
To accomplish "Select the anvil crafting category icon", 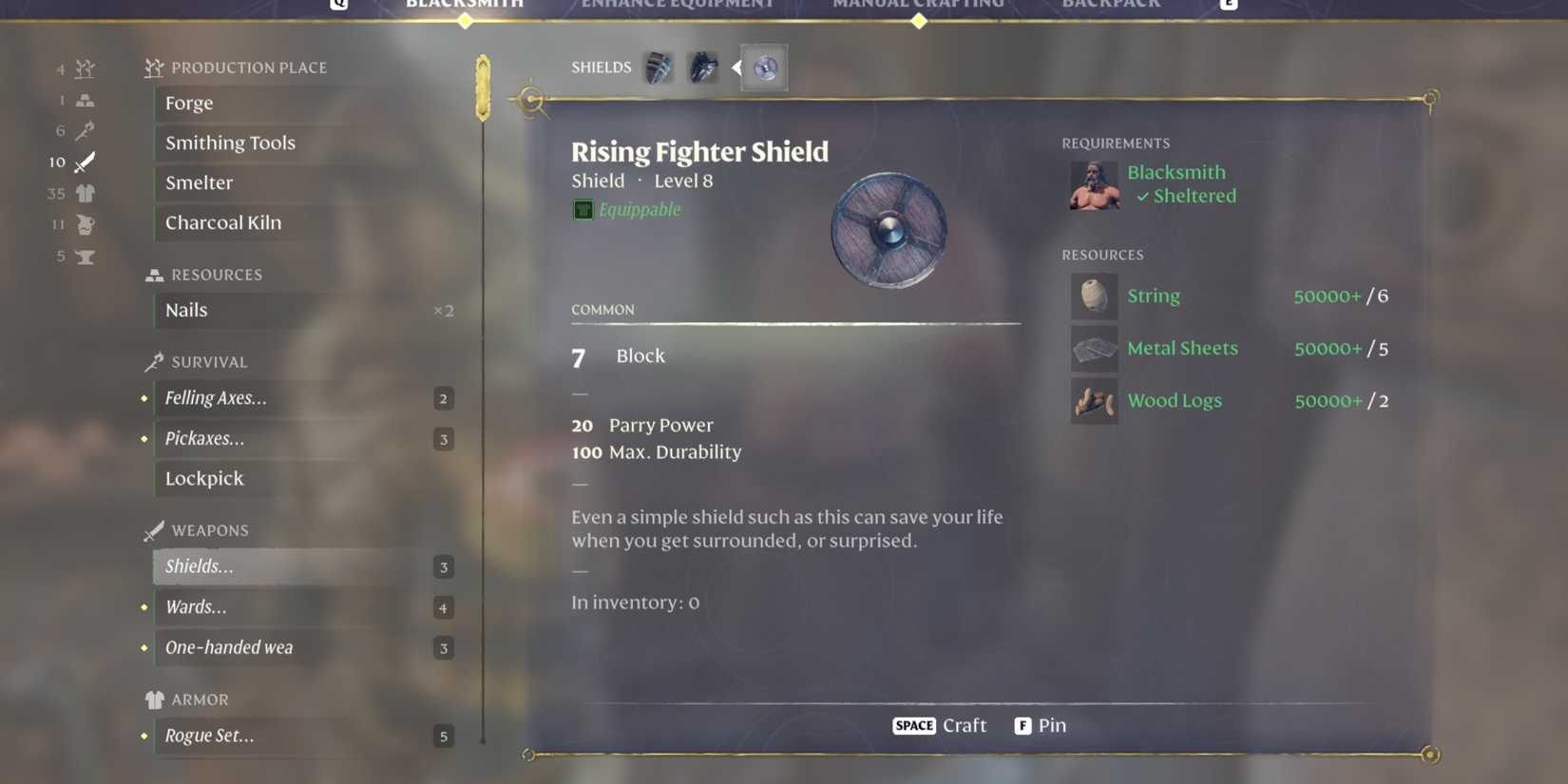I will point(85,257).
